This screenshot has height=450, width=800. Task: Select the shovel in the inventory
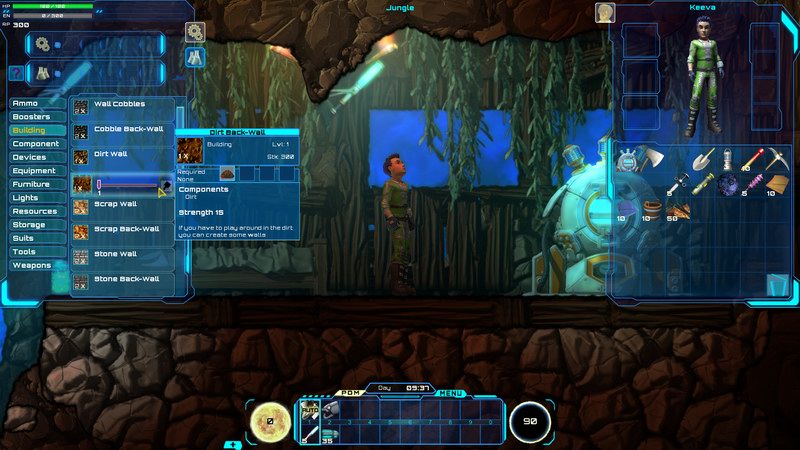[x=702, y=159]
